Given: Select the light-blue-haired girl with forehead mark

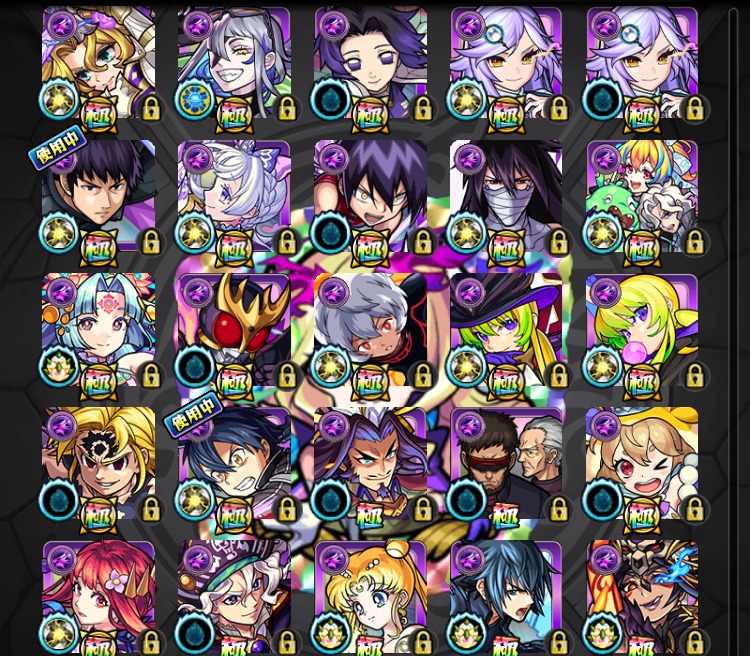Looking at the screenshot, I should tap(98, 330).
